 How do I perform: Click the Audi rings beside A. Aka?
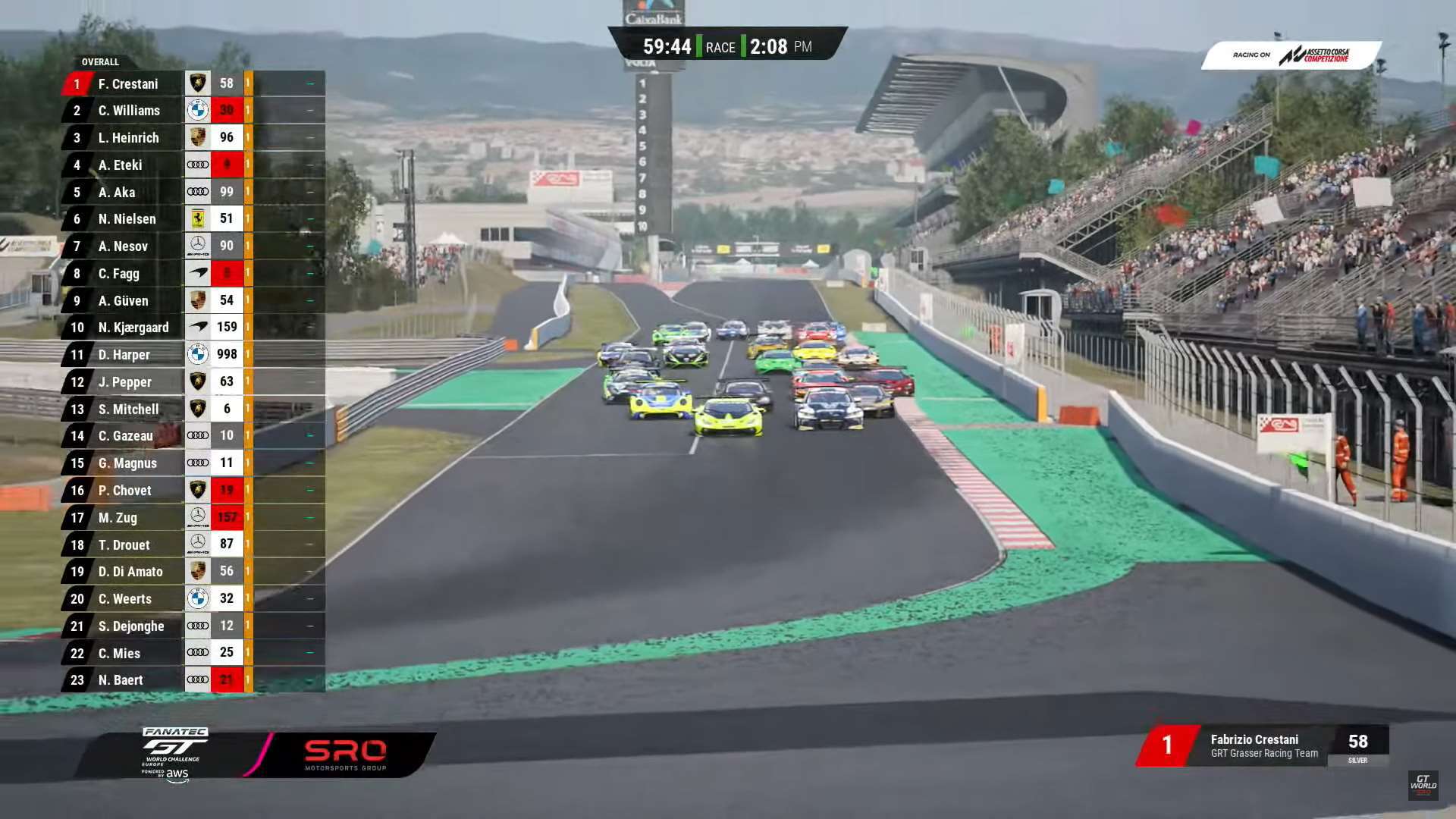(199, 192)
